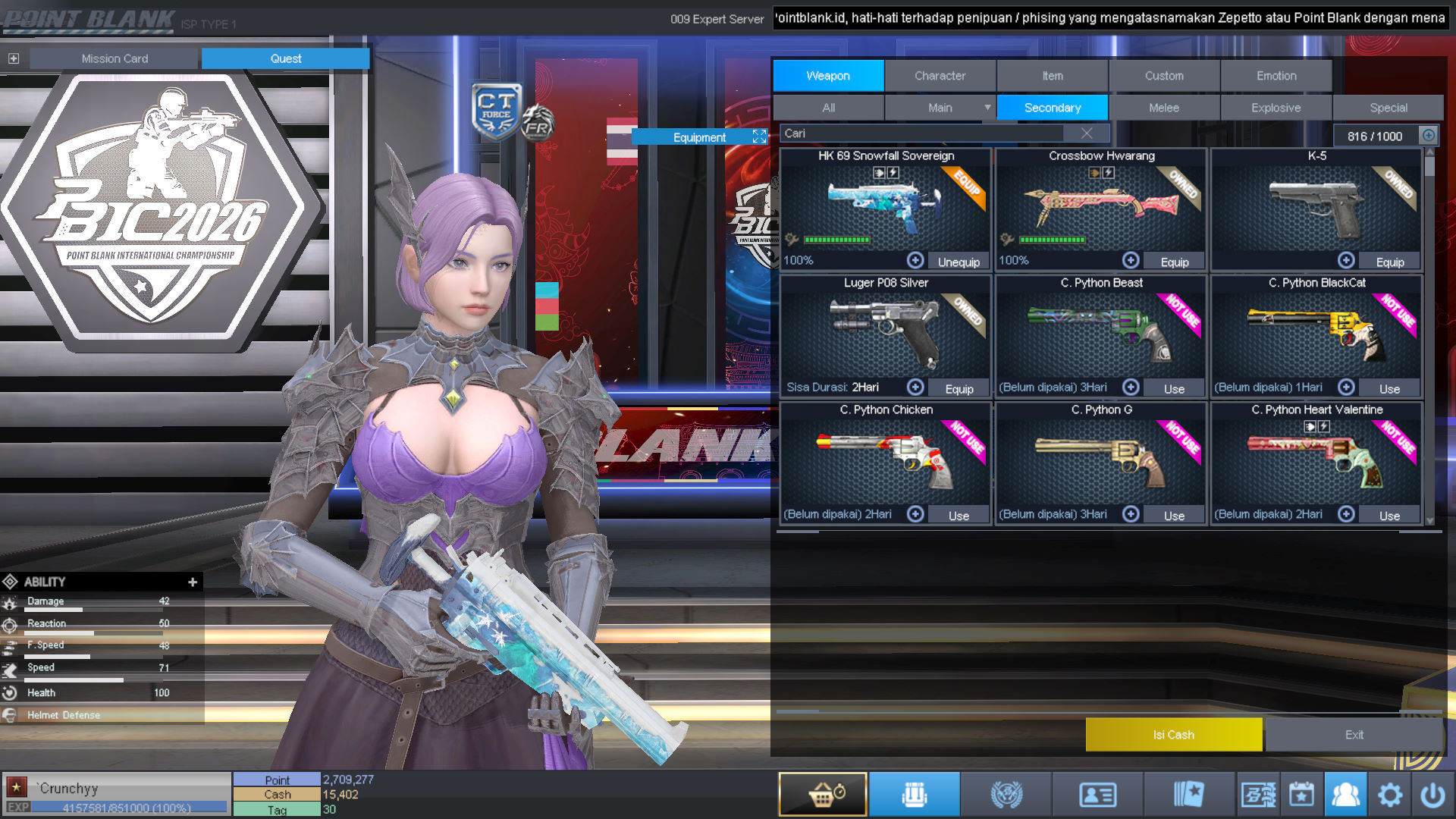Show Special weapons category
This screenshot has width=1456, height=819.
pyautogui.click(x=1388, y=108)
